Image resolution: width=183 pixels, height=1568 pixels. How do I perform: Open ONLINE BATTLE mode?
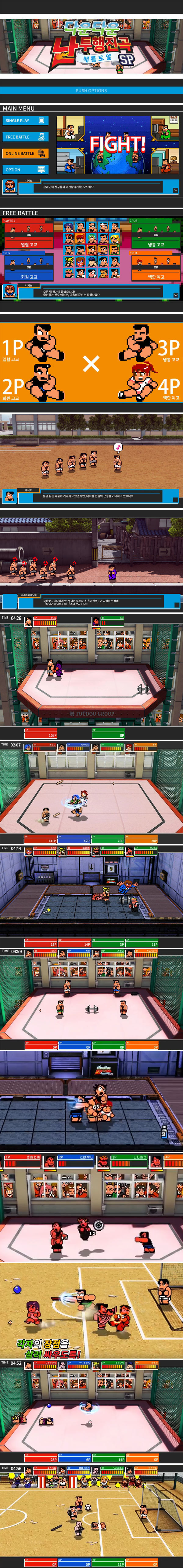(25, 153)
